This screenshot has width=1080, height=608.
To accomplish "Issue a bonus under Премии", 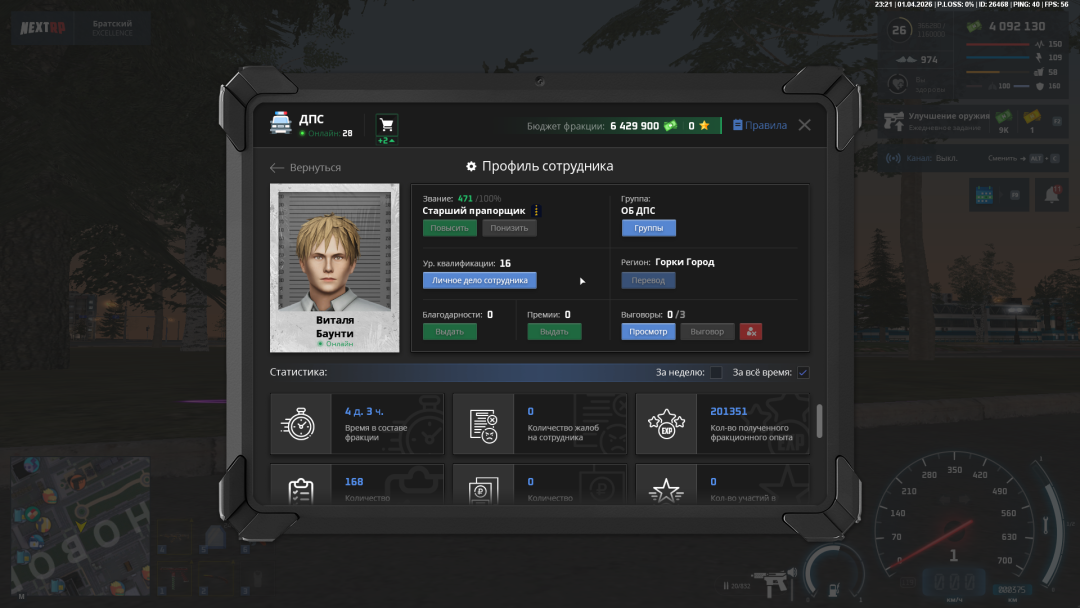I will coord(554,331).
